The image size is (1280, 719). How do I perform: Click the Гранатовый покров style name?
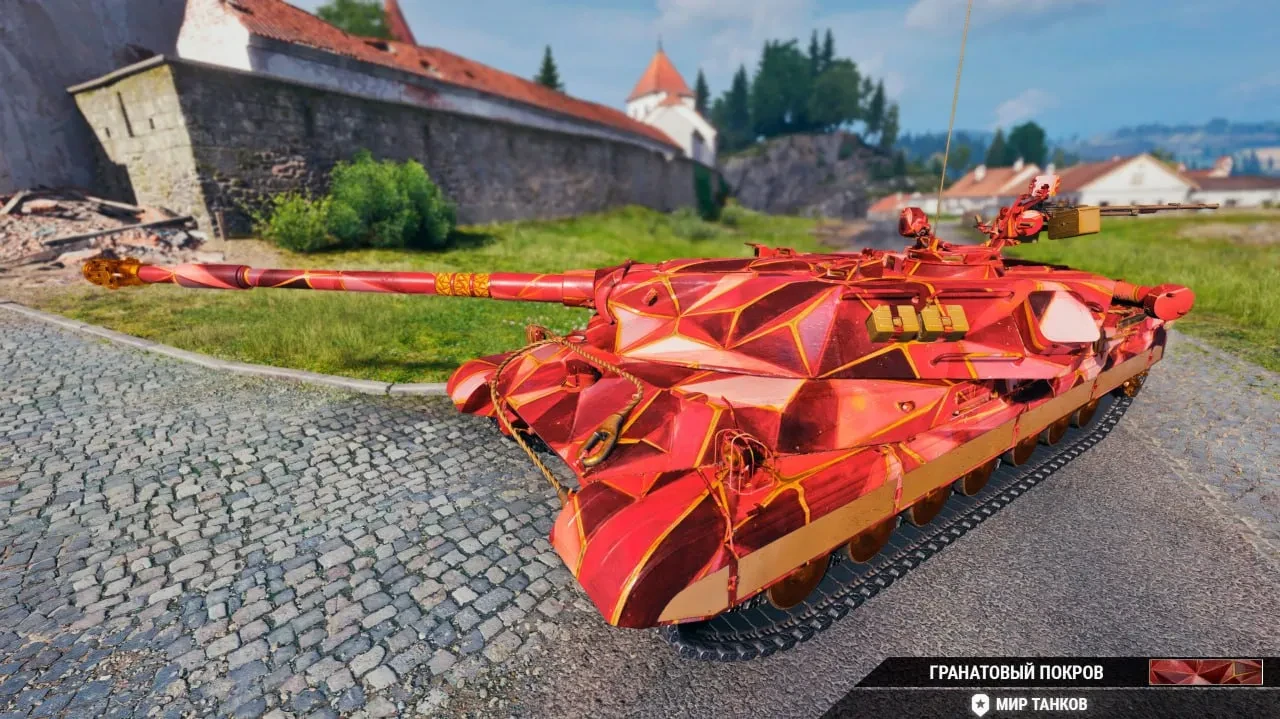(x=1016, y=672)
